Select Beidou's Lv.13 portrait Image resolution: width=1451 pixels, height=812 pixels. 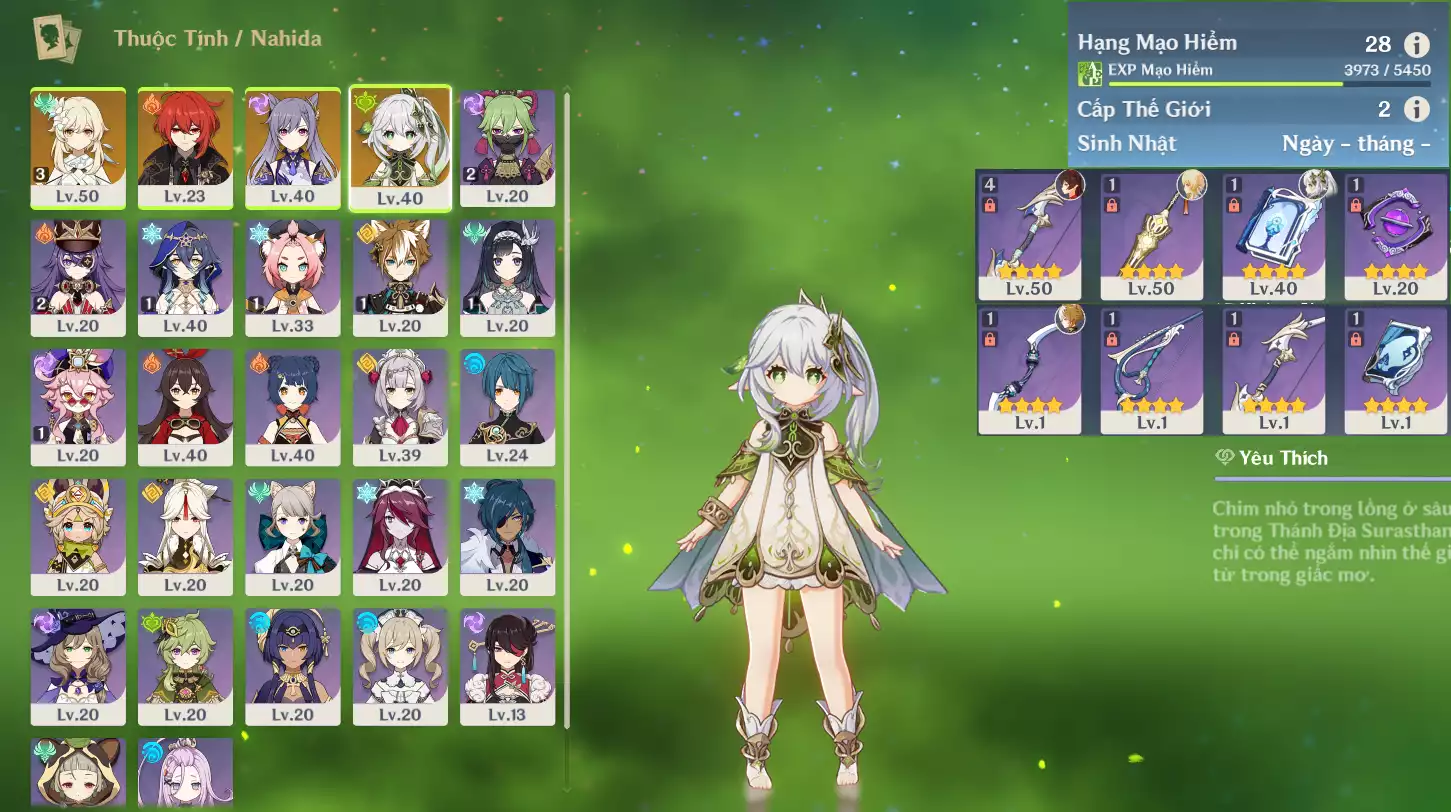click(507, 667)
